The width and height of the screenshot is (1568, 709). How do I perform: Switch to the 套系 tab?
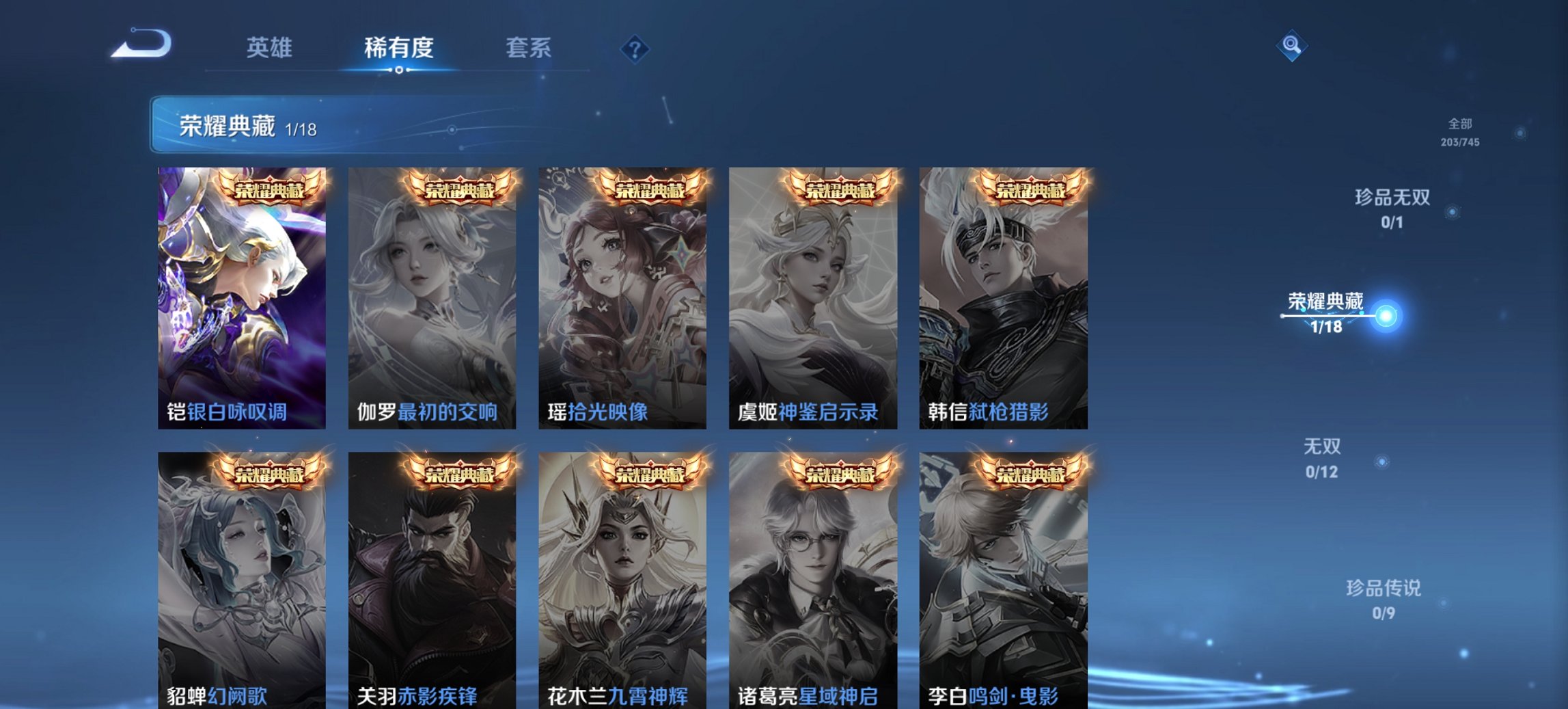(x=529, y=48)
